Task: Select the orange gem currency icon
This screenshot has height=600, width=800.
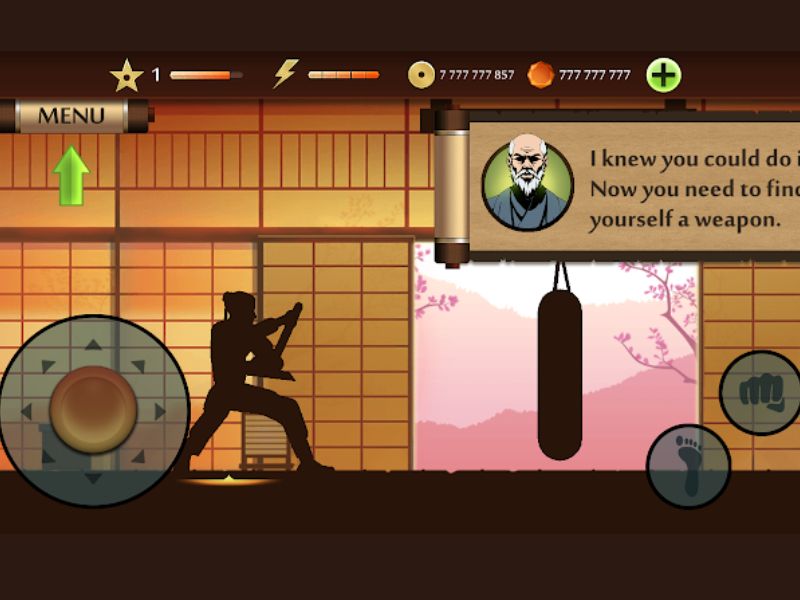Action: coord(540,75)
